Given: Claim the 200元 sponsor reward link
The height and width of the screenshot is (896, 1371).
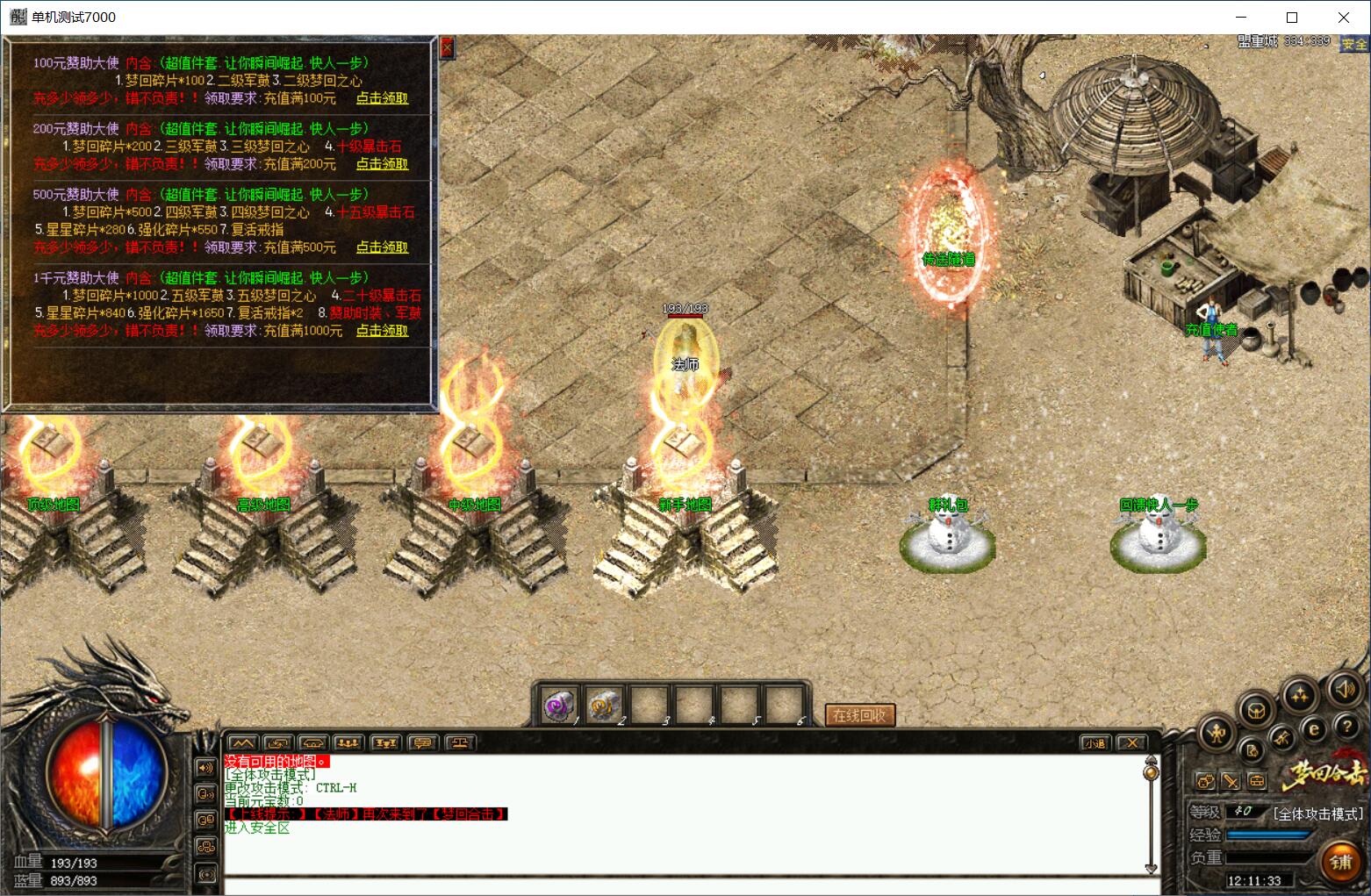Looking at the screenshot, I should (x=382, y=164).
